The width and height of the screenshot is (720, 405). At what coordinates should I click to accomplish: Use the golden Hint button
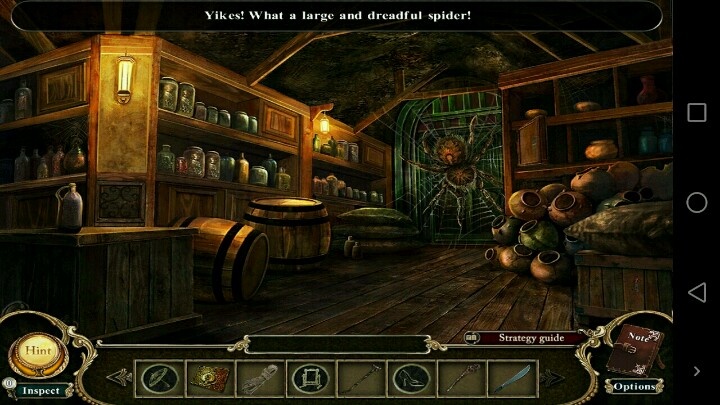pos(38,352)
